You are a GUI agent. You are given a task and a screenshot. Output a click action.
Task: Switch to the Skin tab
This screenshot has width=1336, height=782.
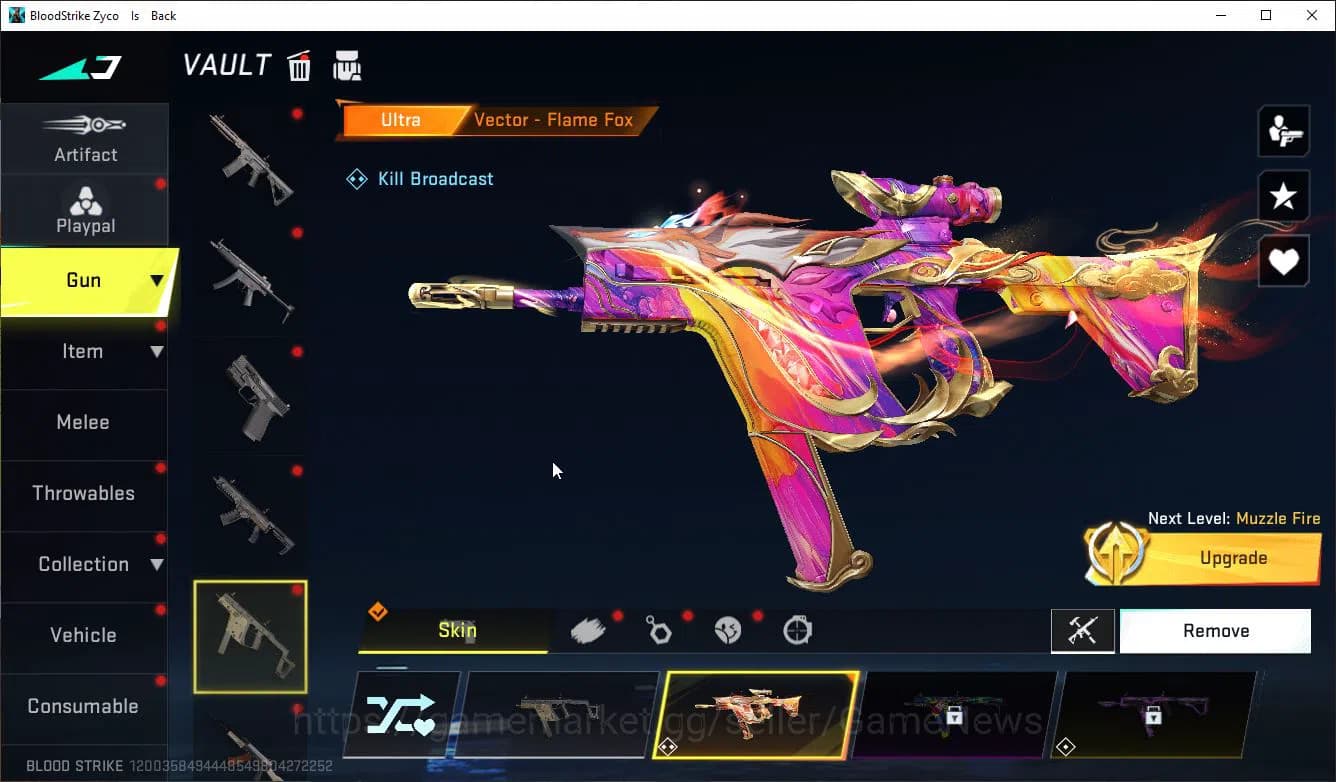(x=456, y=630)
